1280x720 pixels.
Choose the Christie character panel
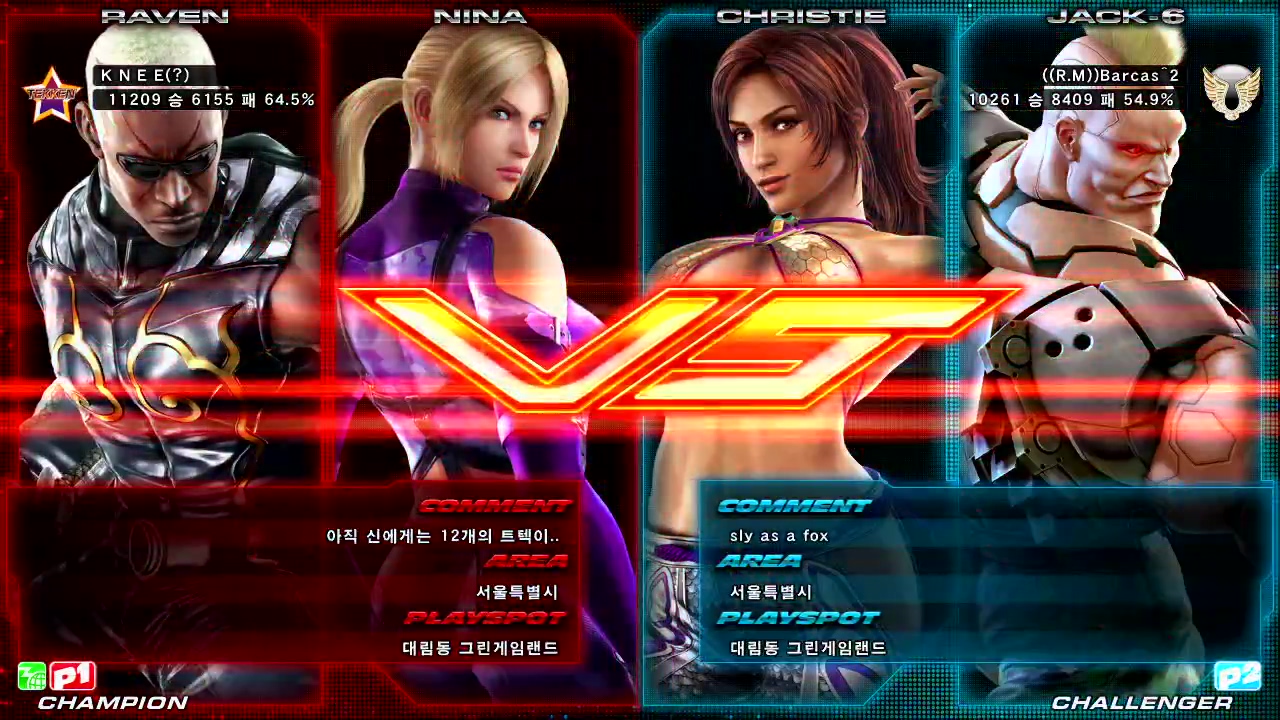[x=800, y=250]
